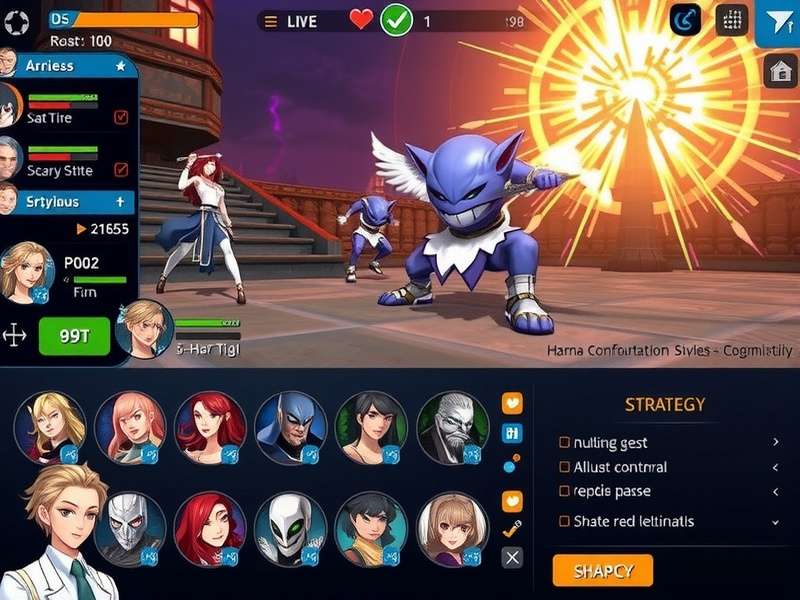Go to the home screen icon
The image size is (800, 600).
(x=780, y=71)
